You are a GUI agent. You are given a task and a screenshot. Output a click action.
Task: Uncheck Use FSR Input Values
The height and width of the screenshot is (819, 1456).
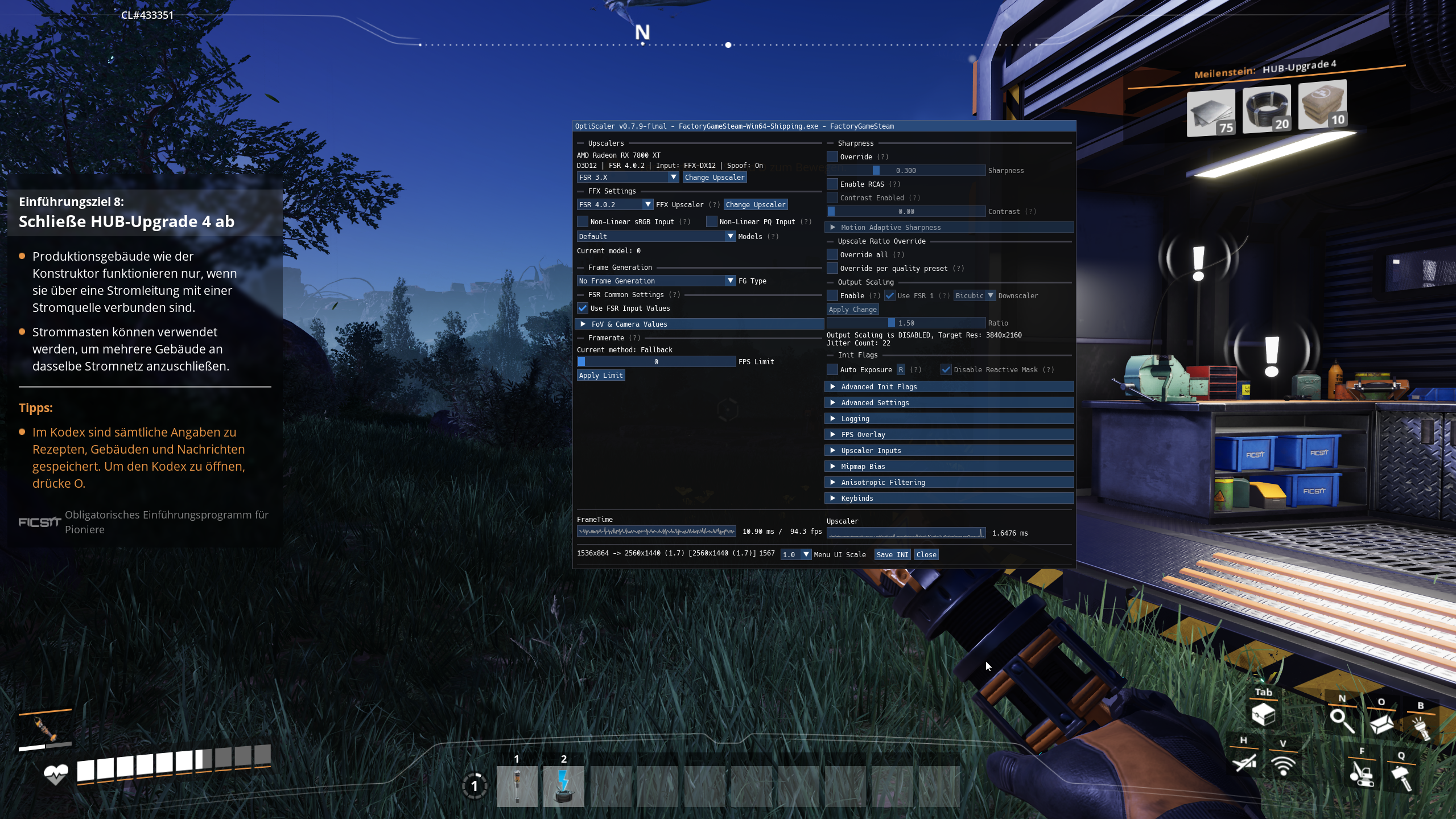coord(583,308)
